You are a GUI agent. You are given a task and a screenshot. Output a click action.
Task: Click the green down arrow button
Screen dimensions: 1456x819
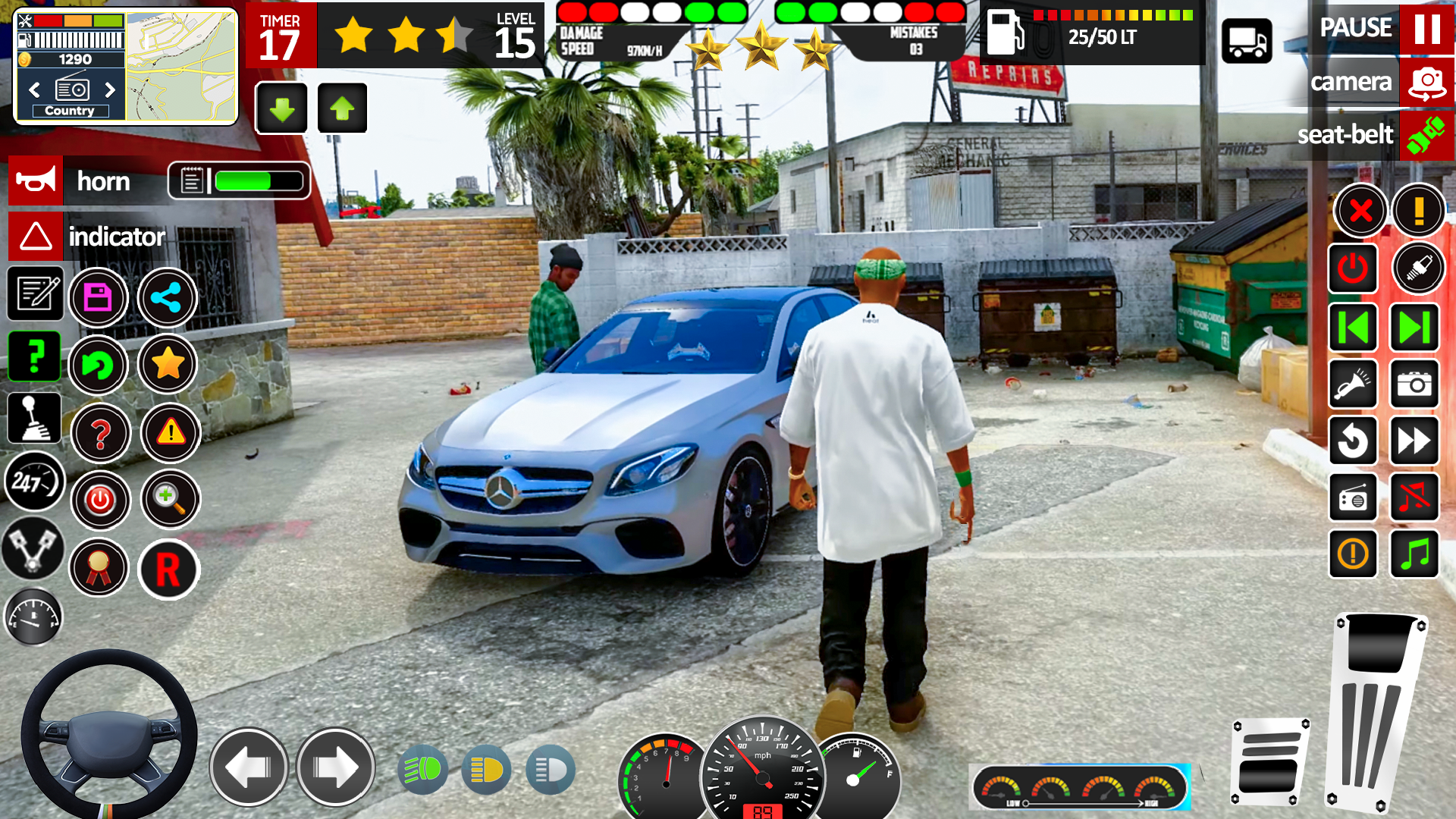[281, 108]
